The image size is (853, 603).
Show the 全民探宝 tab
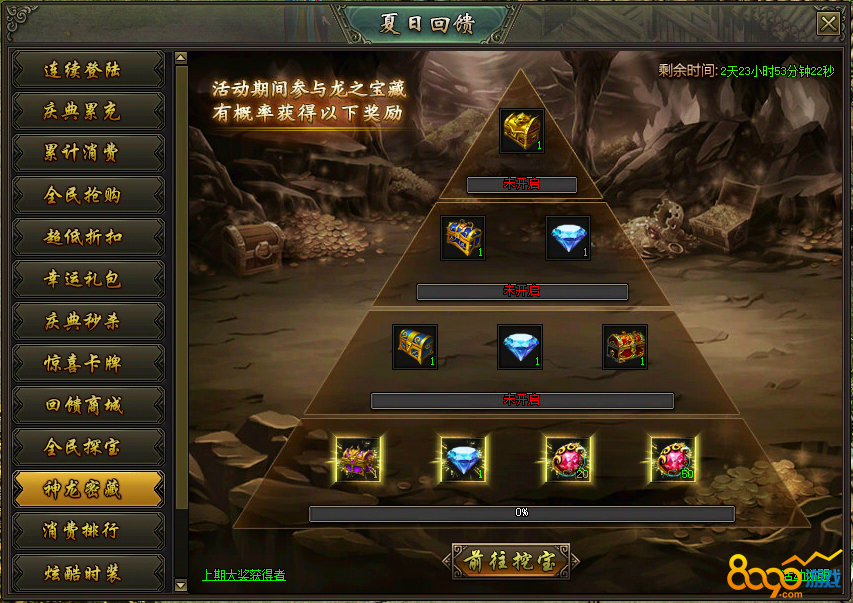coord(87,448)
